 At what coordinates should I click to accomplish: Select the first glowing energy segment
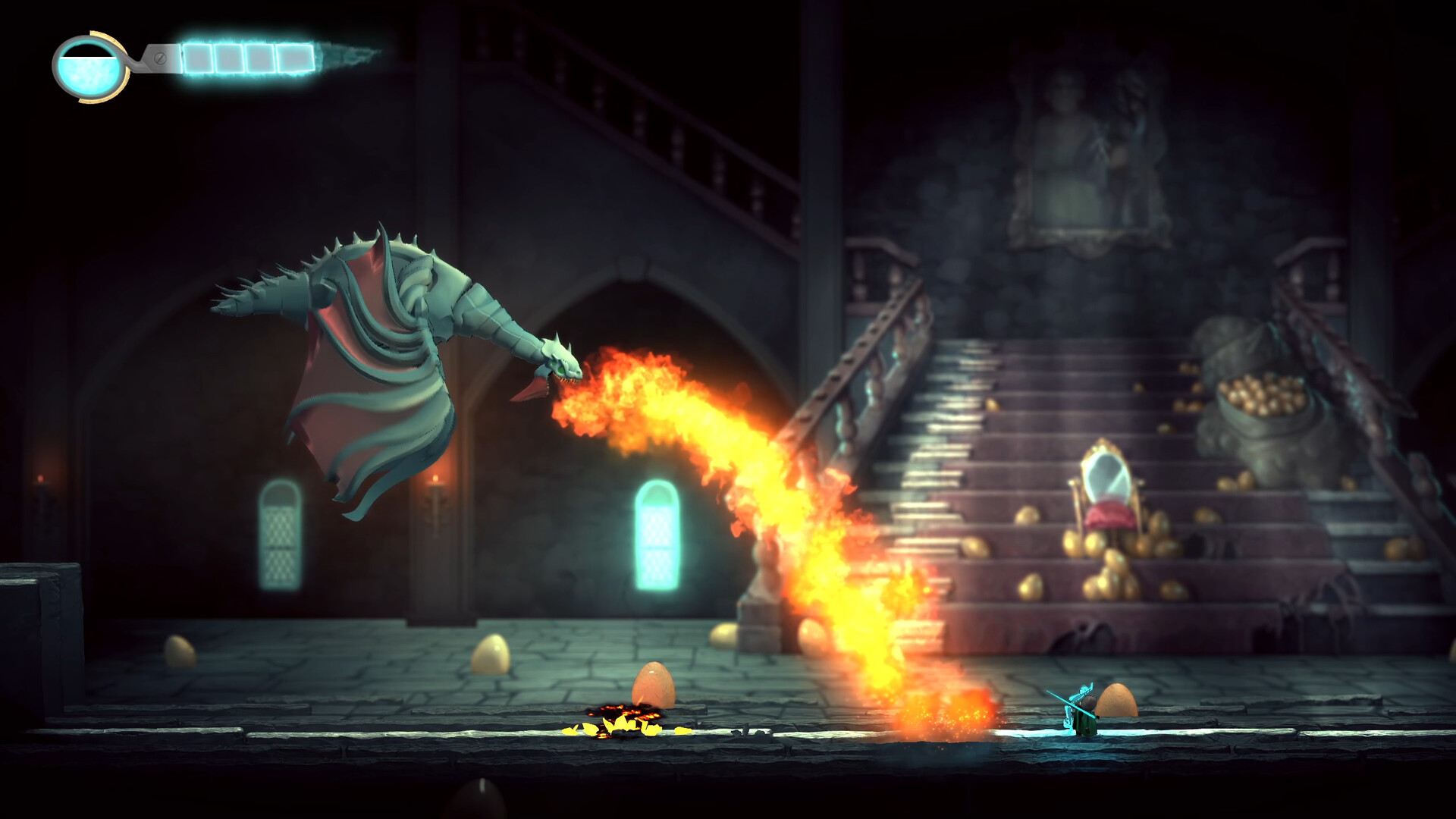click(197, 58)
